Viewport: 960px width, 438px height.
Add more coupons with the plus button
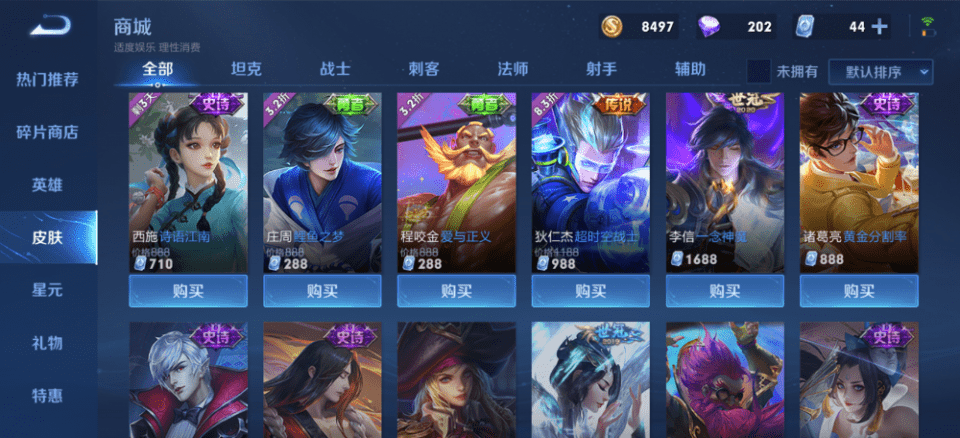pos(880,27)
